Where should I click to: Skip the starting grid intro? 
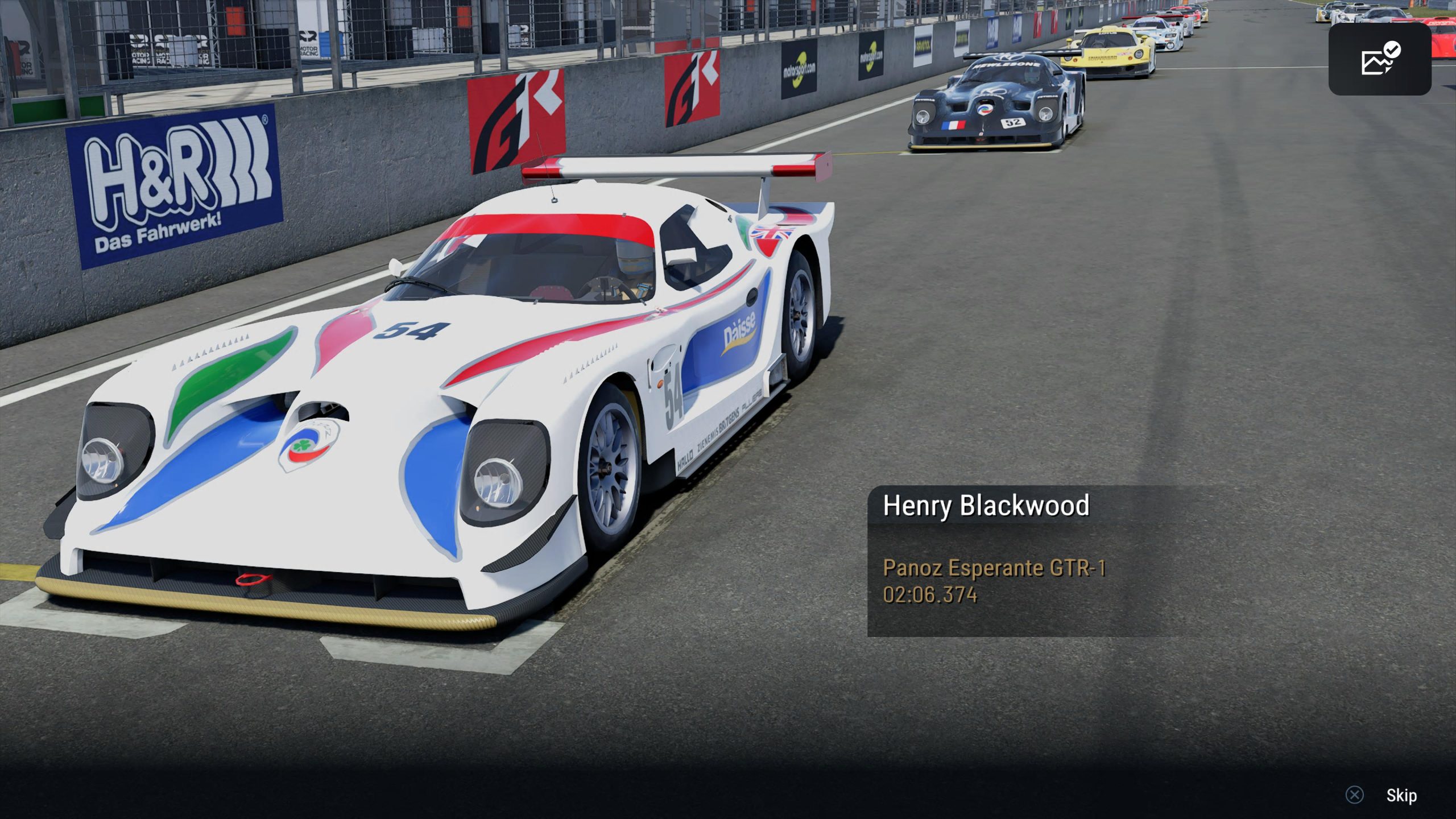pyautogui.click(x=1400, y=795)
